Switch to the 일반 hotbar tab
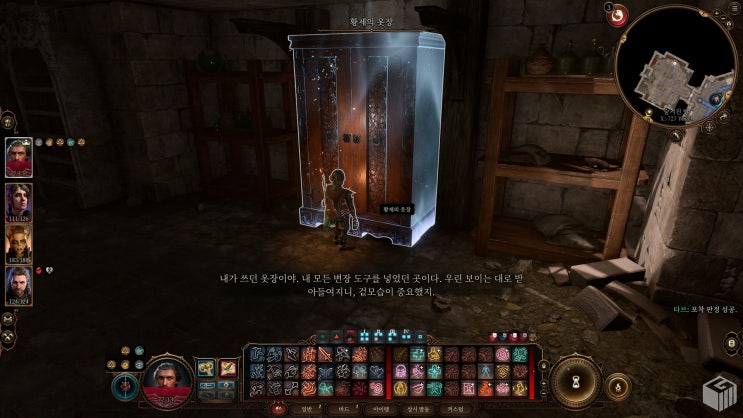 (306, 408)
